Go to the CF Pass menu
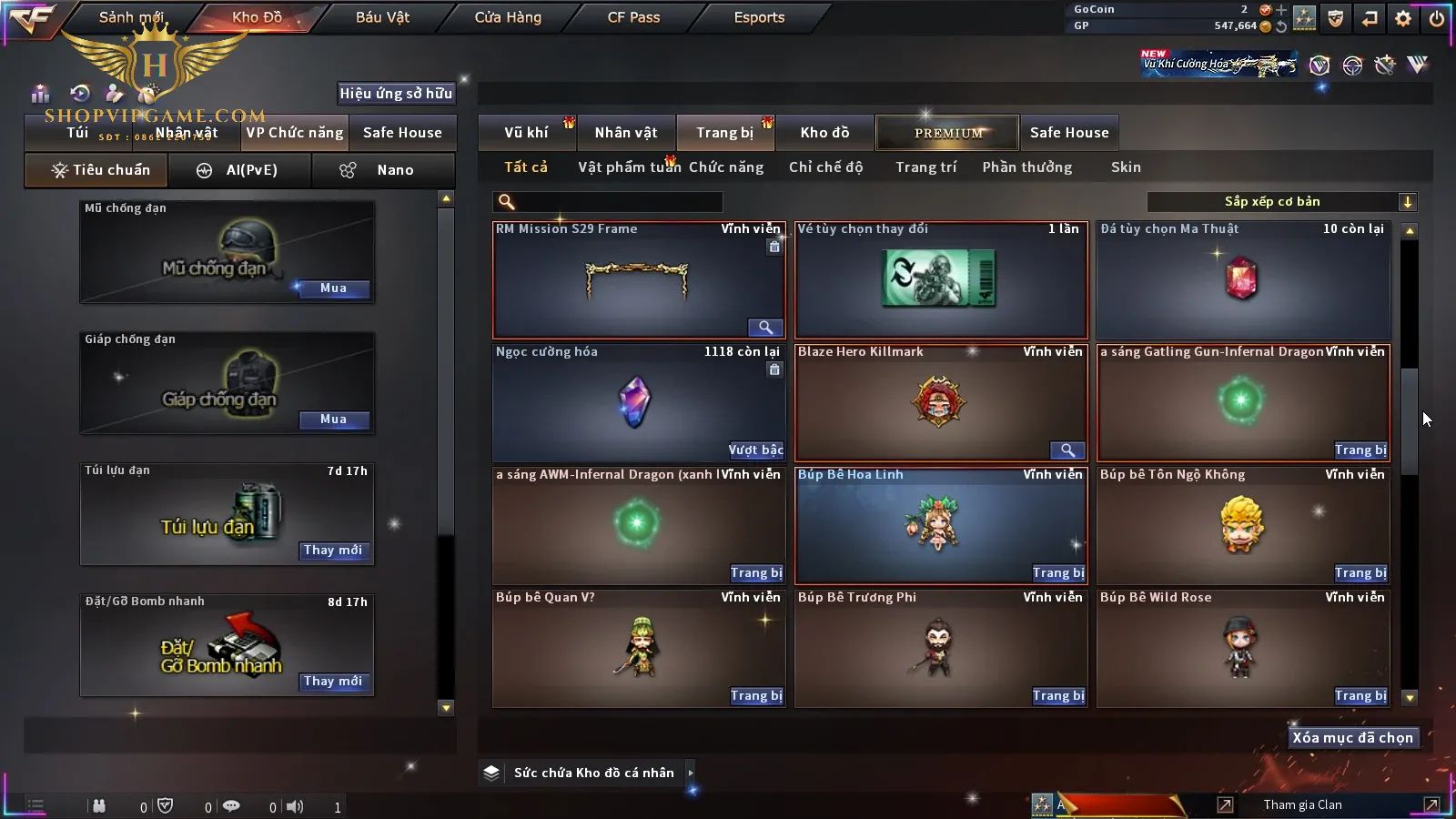Image resolution: width=1456 pixels, height=819 pixels. click(633, 17)
